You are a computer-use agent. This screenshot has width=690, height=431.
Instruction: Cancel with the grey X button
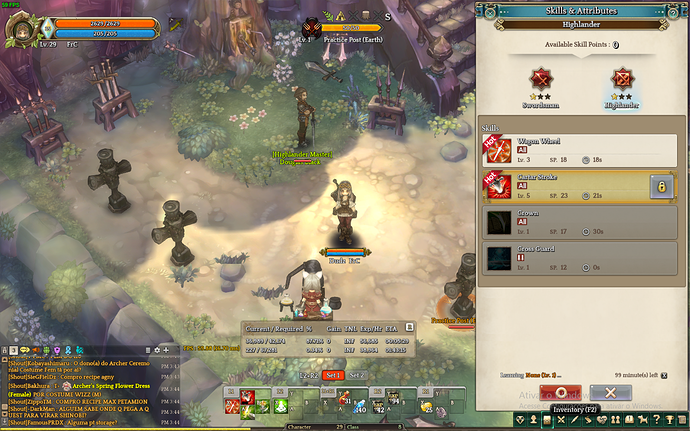coord(610,393)
